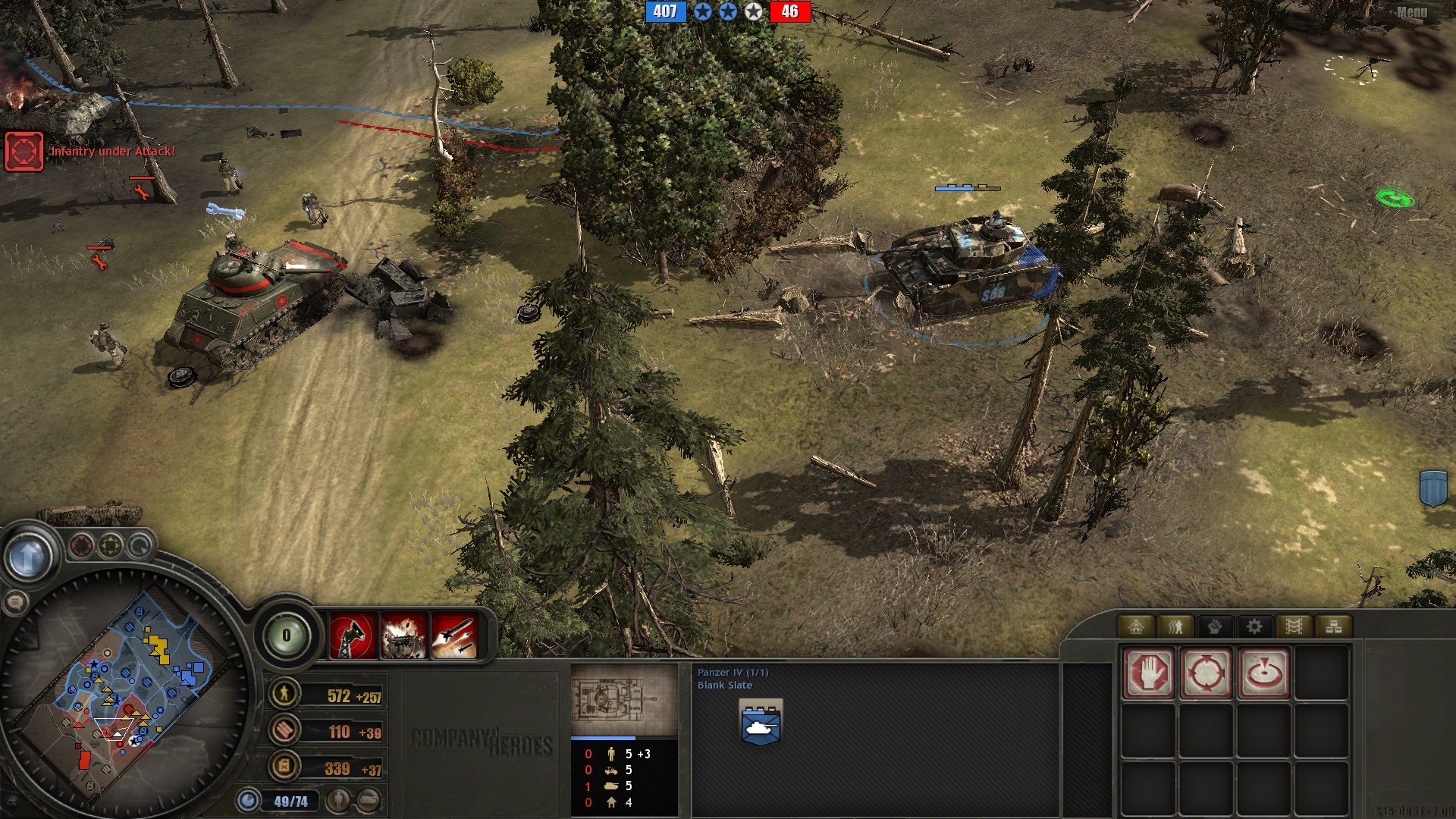This screenshot has height=819, width=1456.
Task: Activate the exploding tank commander ability
Action: pyautogui.click(x=403, y=635)
